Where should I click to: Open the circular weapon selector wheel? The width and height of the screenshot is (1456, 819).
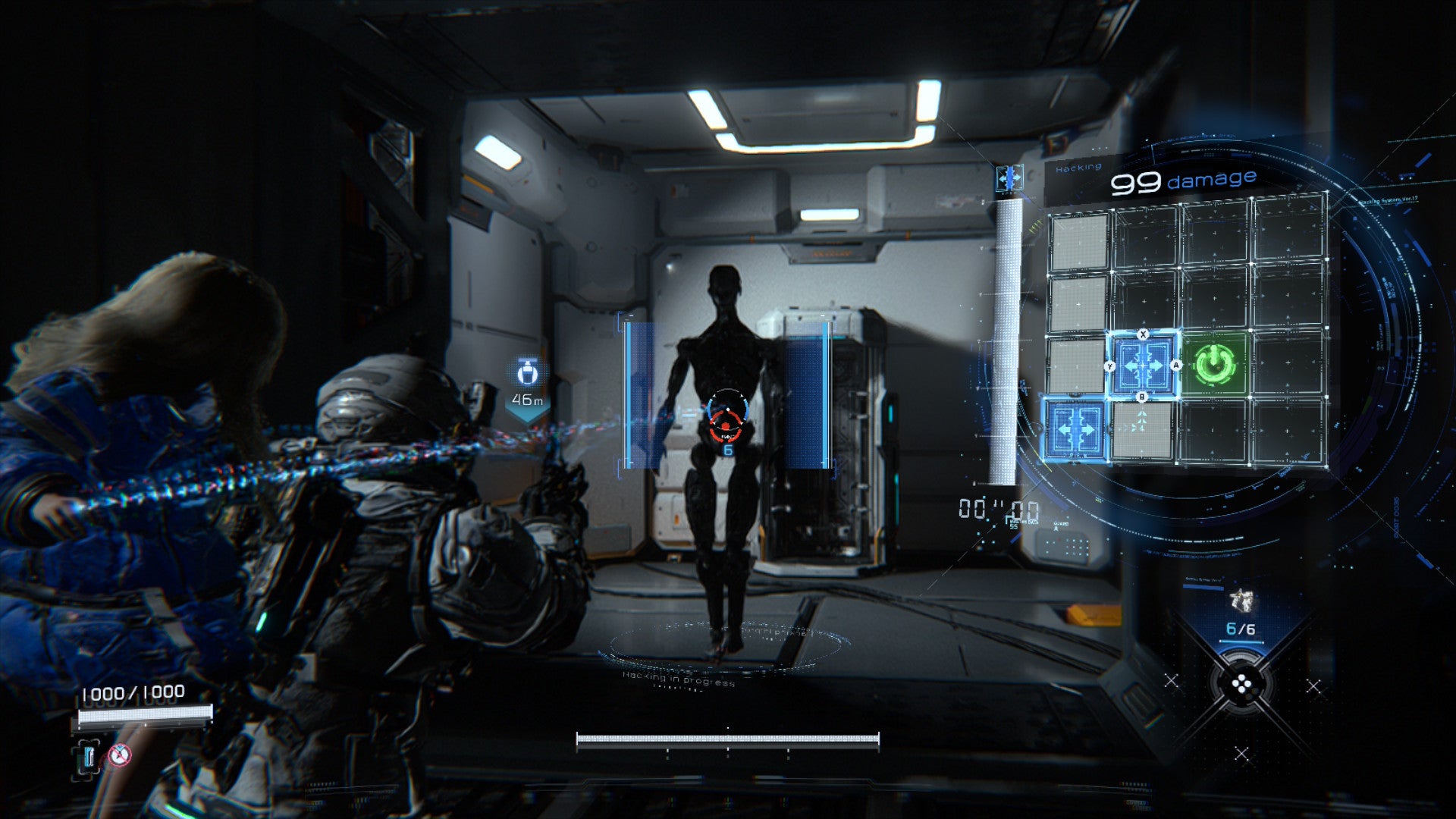[x=1241, y=686]
